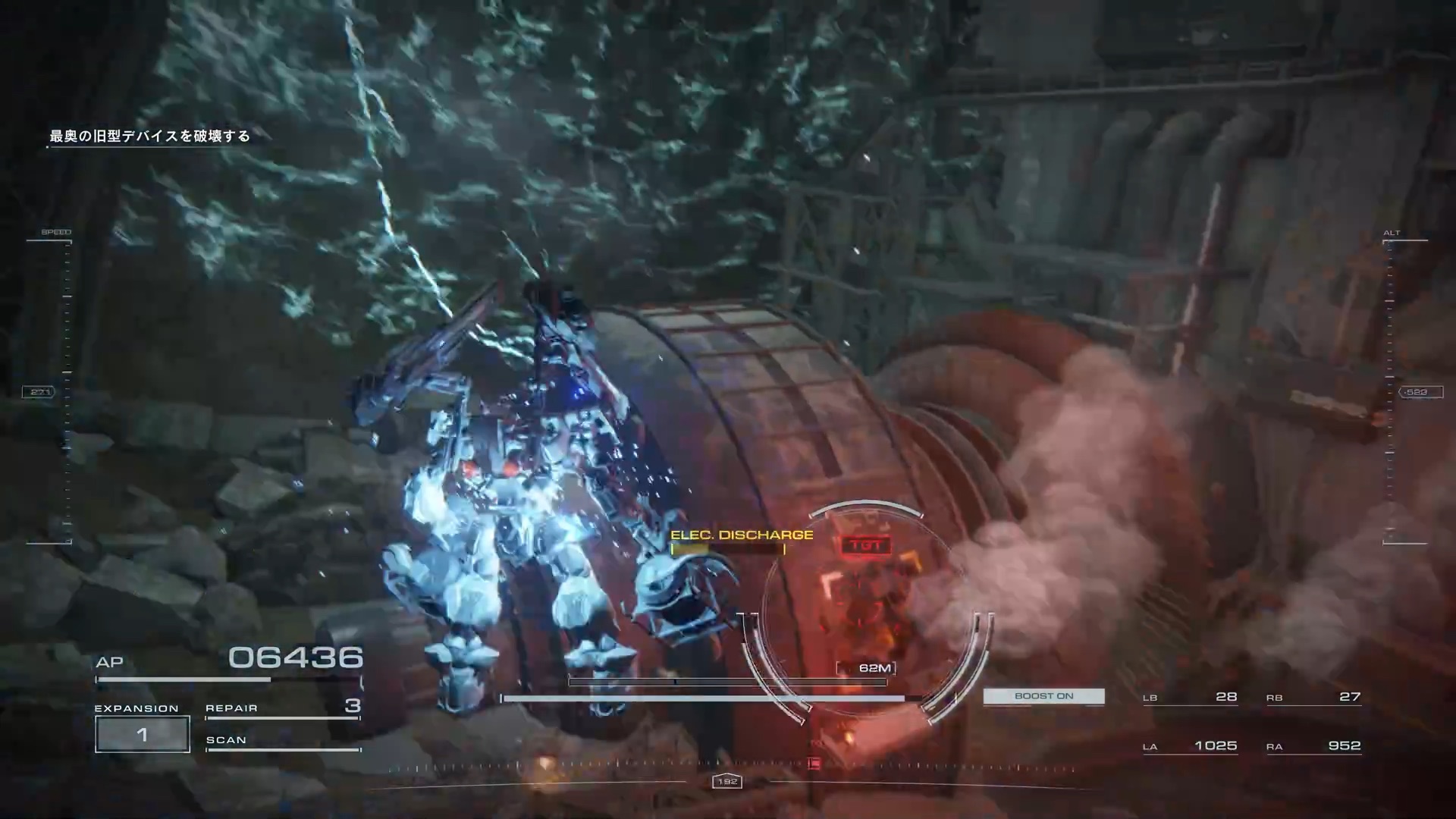Choose the RB weapon slot
The height and width of the screenshot is (819, 1456).
coord(1313,697)
